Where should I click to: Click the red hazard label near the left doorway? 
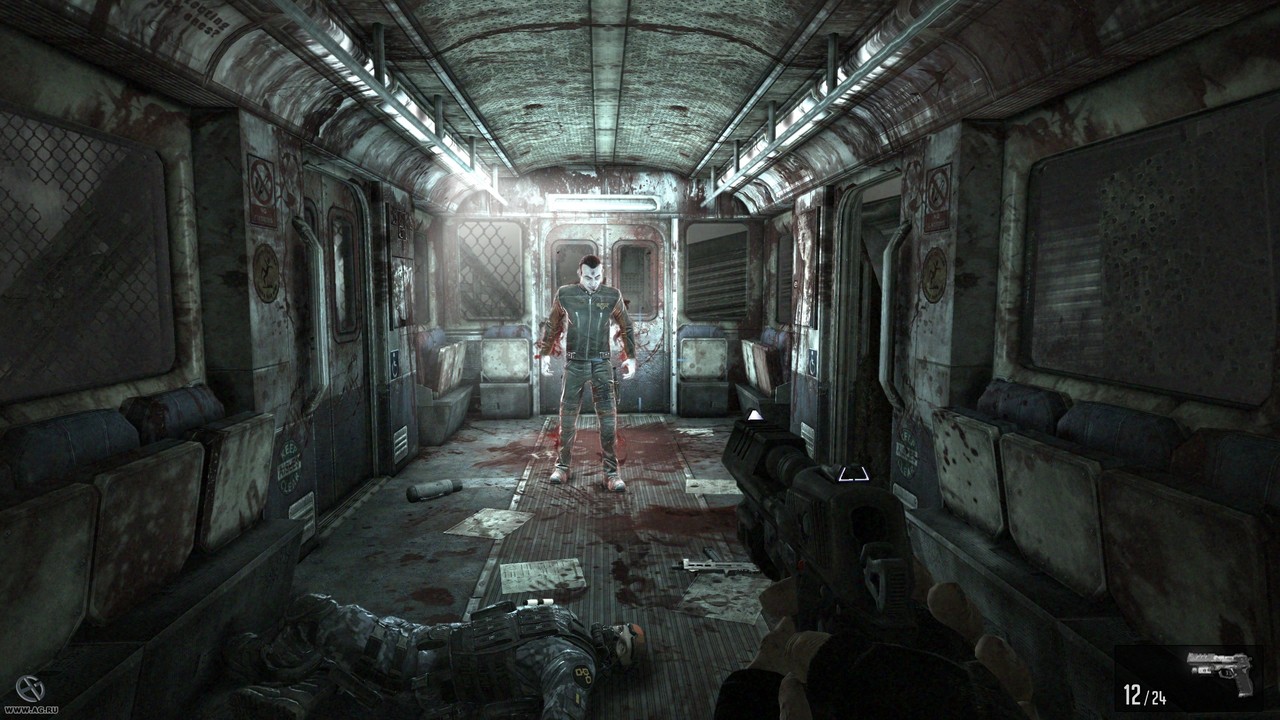point(263,215)
